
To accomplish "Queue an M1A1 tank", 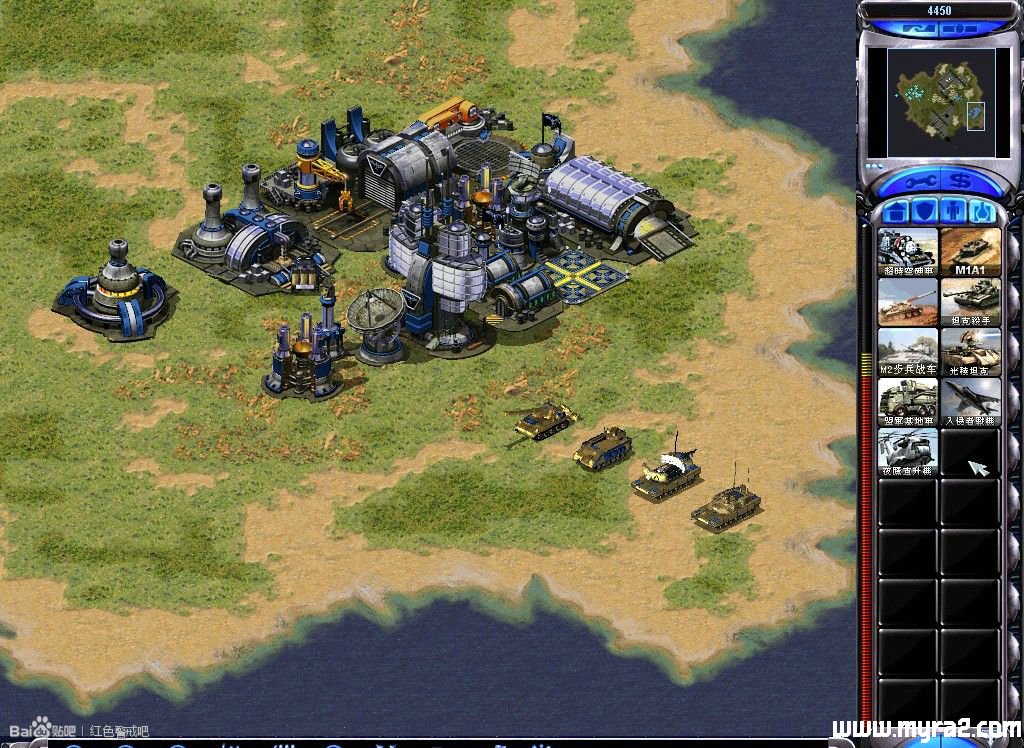I will point(970,252).
